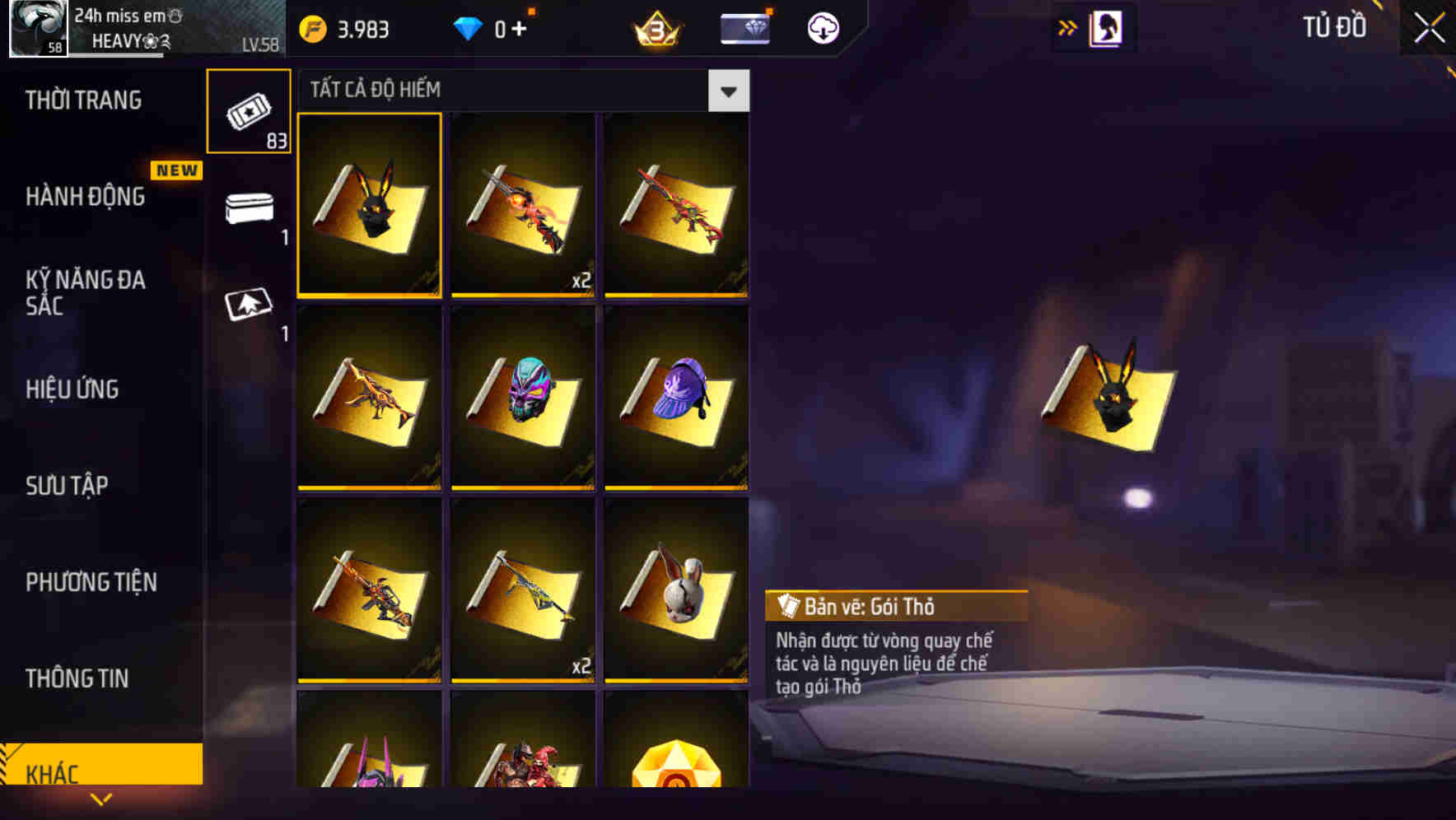Open the membership card icon with diamond

[742, 27]
